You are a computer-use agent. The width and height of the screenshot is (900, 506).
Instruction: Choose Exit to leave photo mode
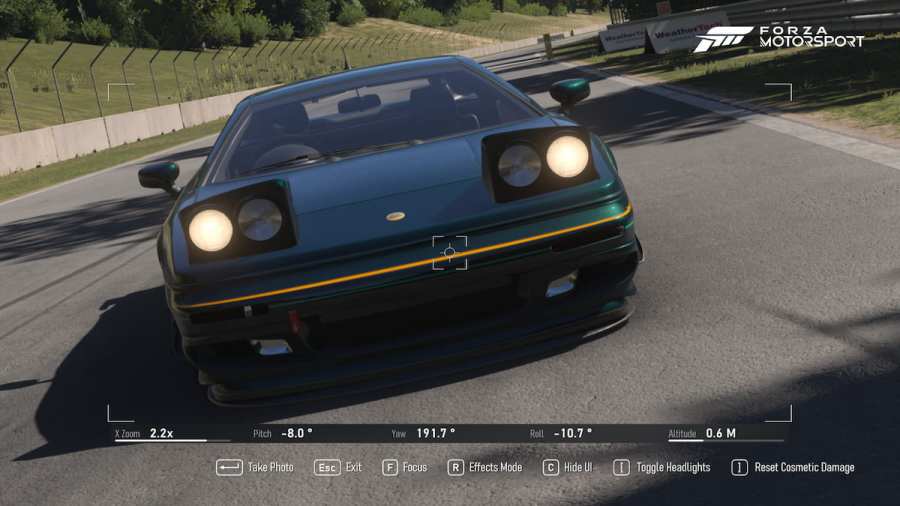[x=339, y=467]
